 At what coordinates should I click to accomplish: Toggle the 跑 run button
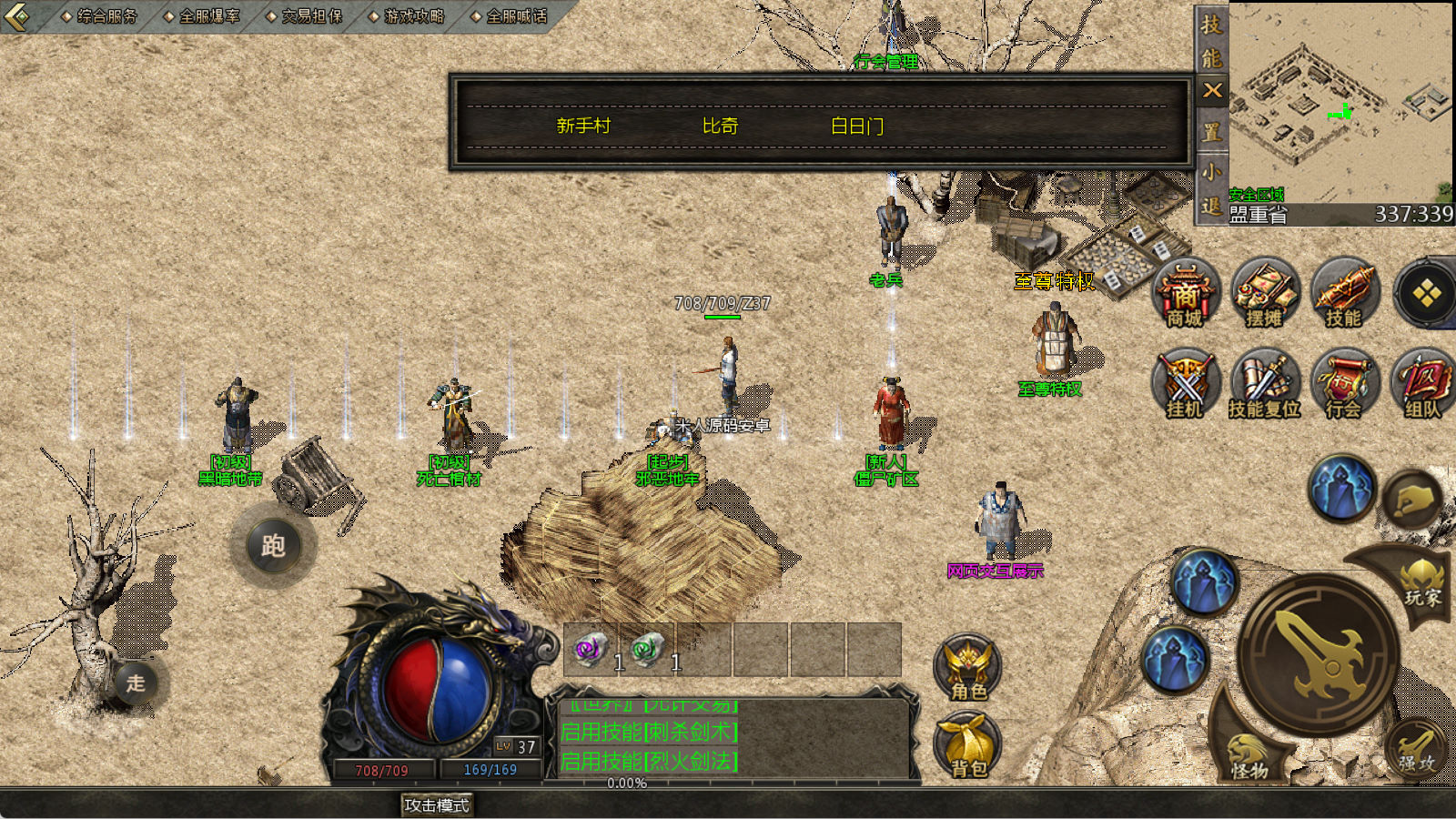(x=273, y=546)
